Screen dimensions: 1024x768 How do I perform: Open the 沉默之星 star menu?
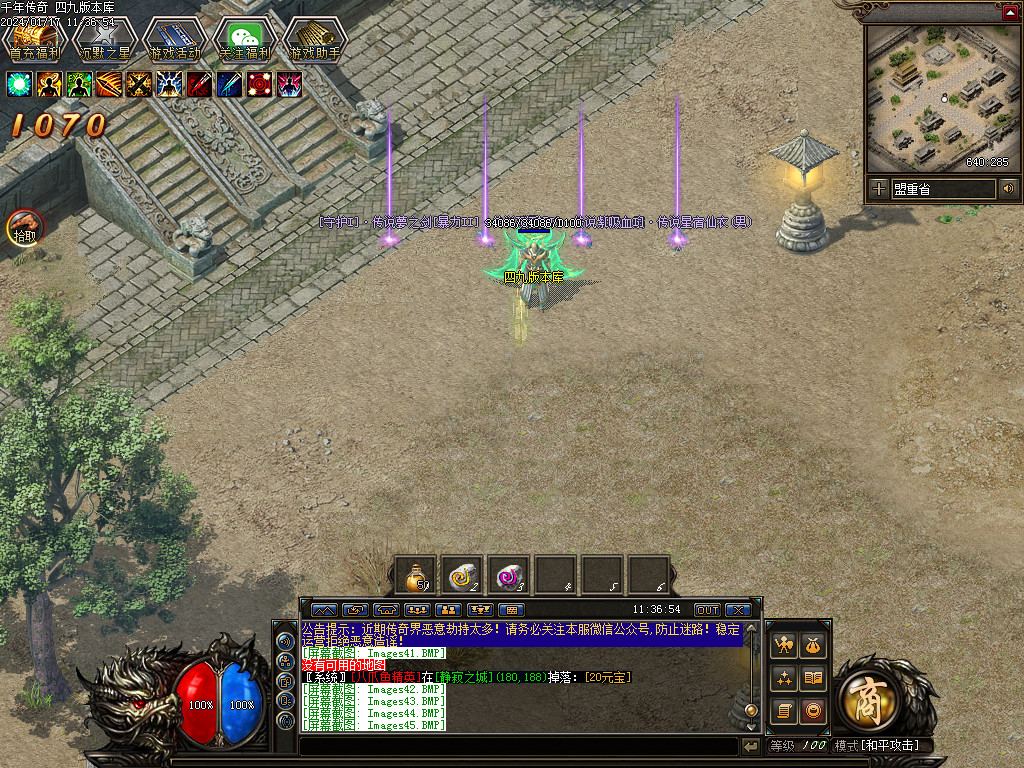104,39
